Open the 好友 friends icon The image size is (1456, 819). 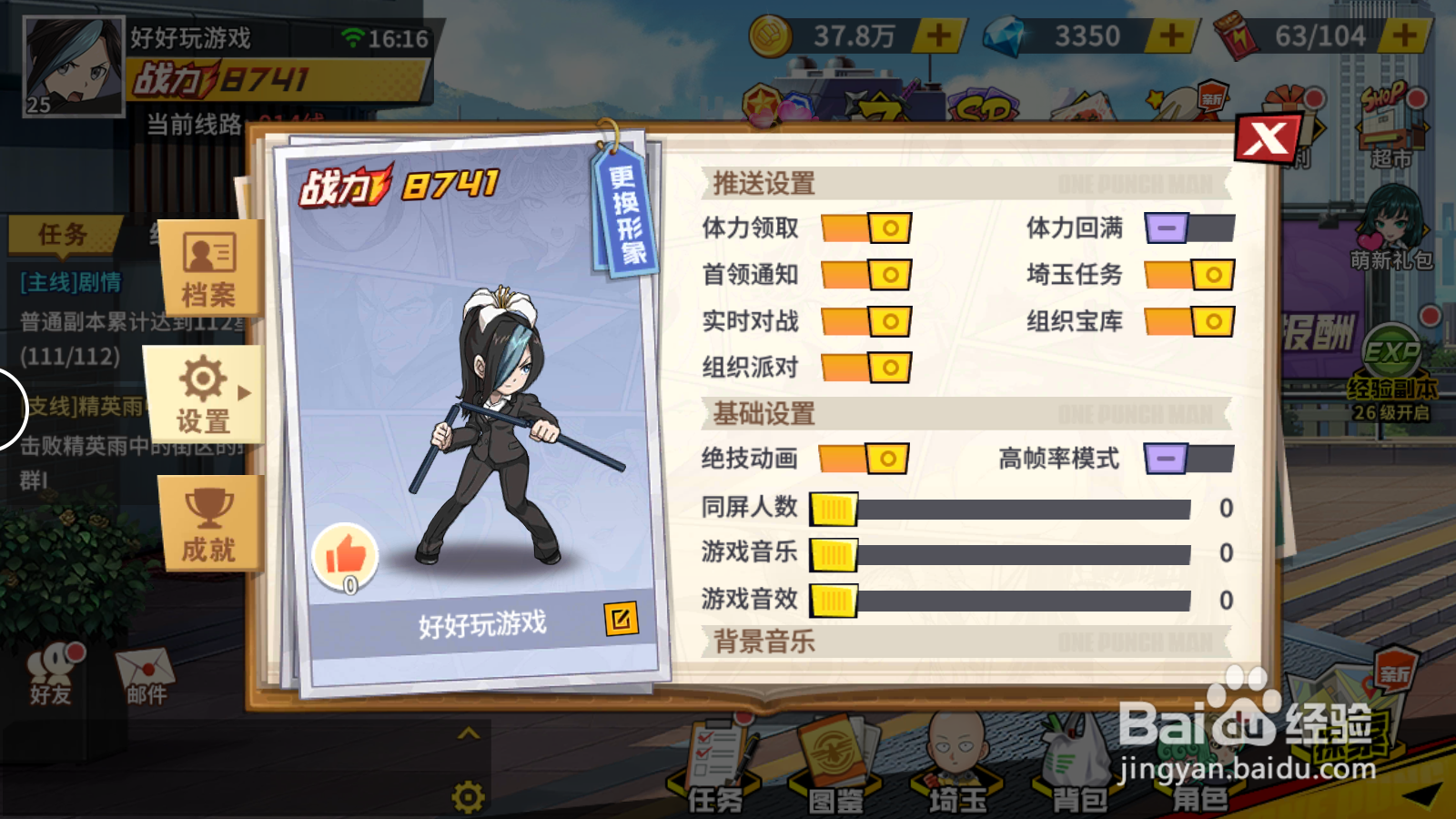click(x=50, y=669)
